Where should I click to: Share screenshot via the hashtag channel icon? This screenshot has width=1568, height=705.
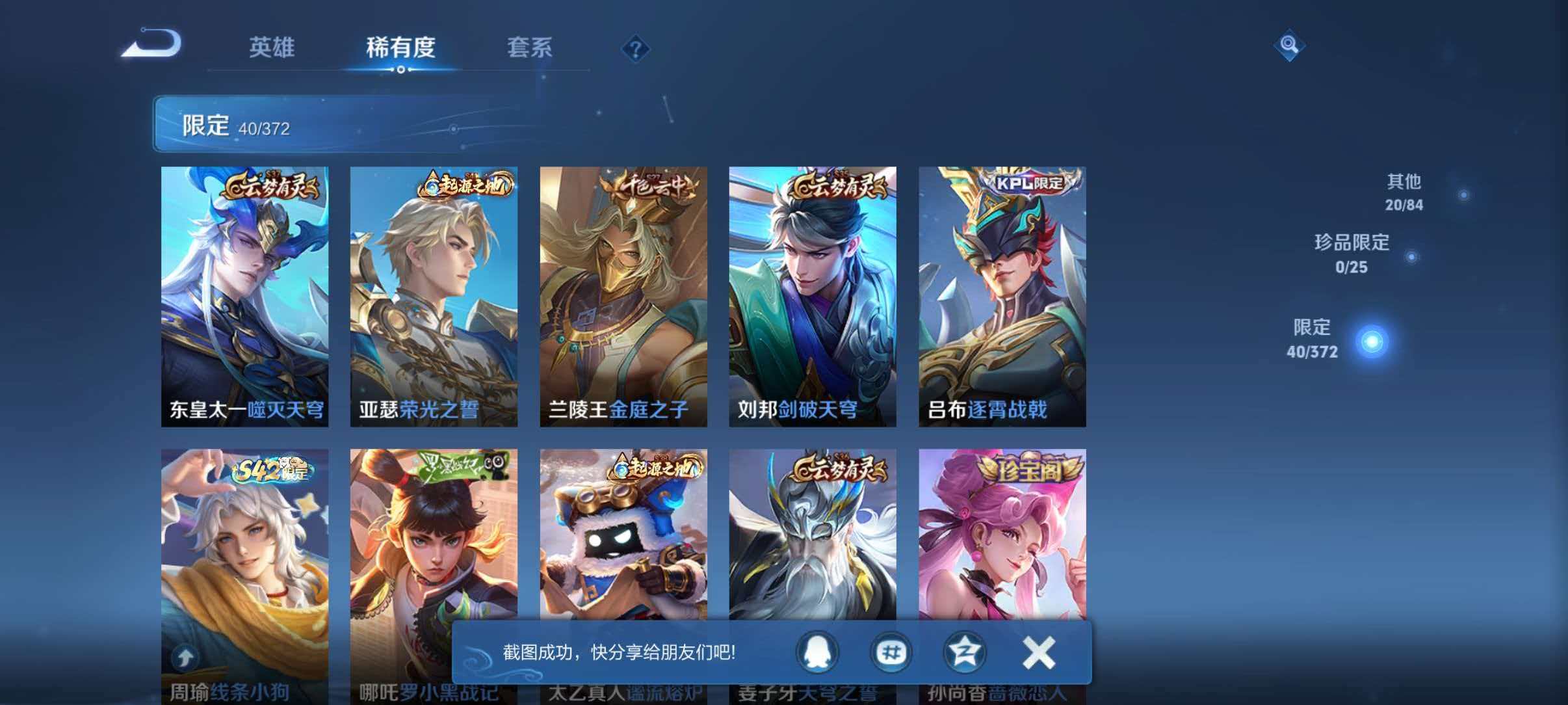(891, 654)
